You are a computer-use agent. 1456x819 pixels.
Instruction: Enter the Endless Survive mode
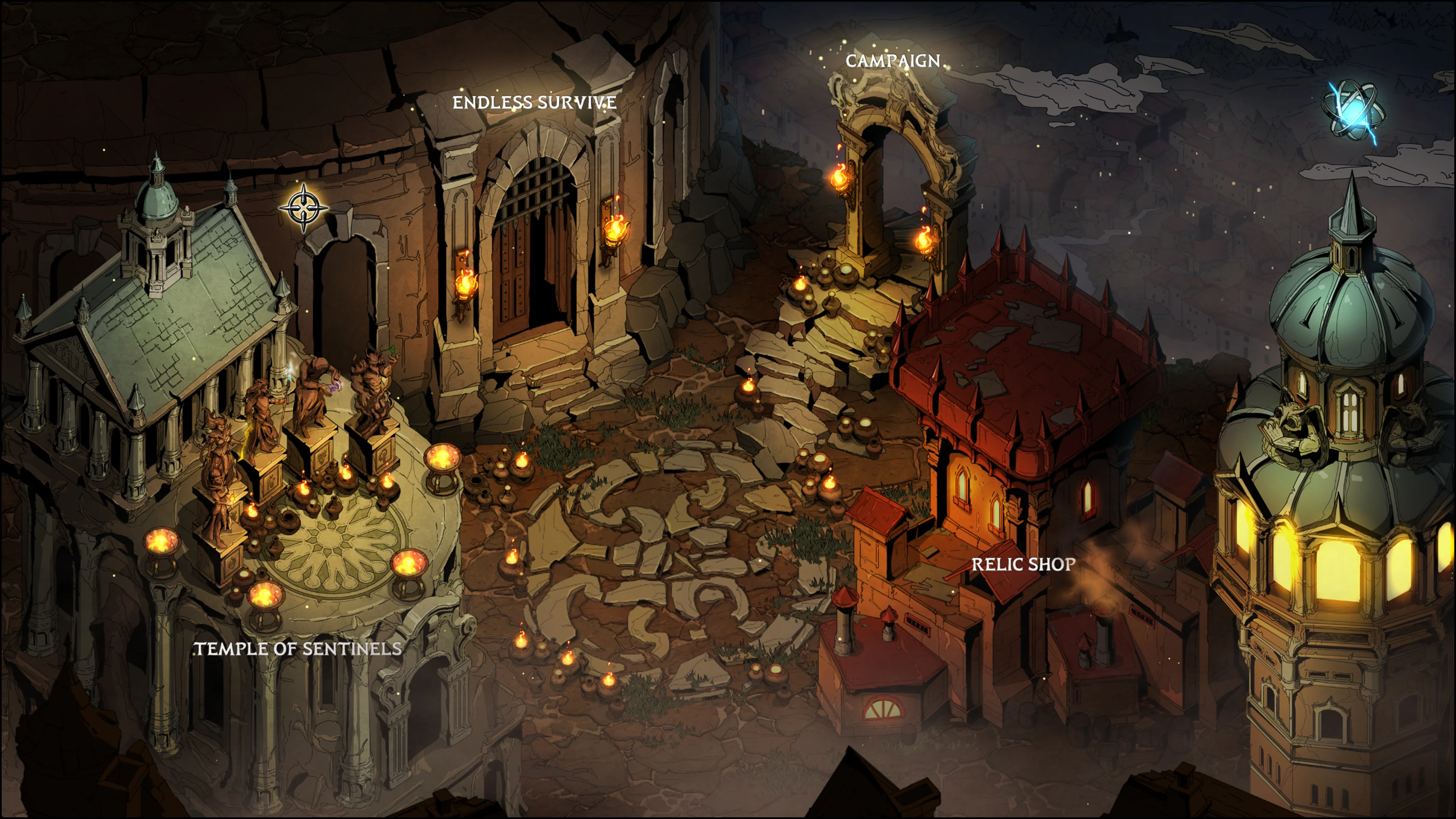click(x=534, y=103)
